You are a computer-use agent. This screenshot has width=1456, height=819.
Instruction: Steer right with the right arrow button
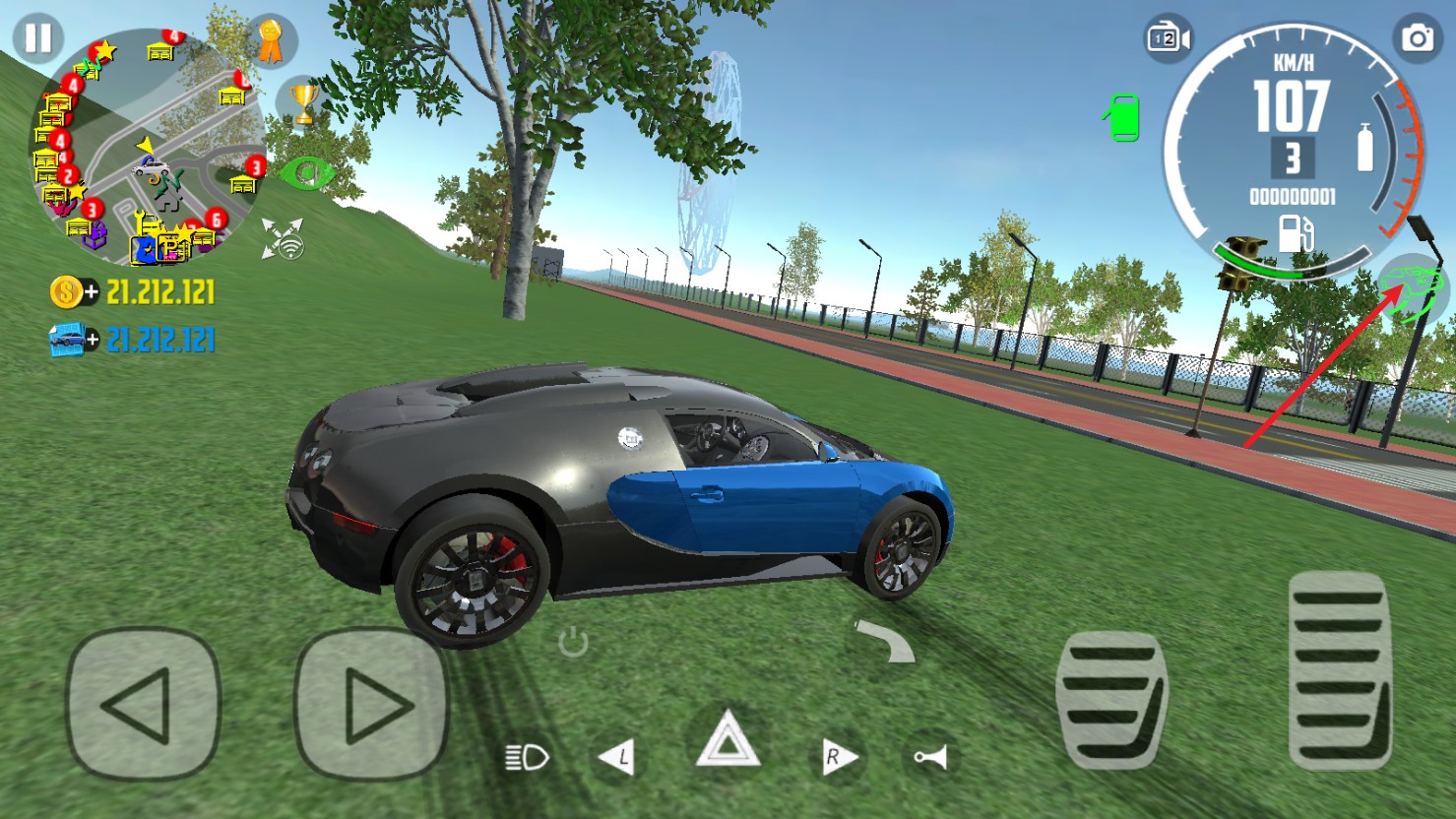pos(371,704)
